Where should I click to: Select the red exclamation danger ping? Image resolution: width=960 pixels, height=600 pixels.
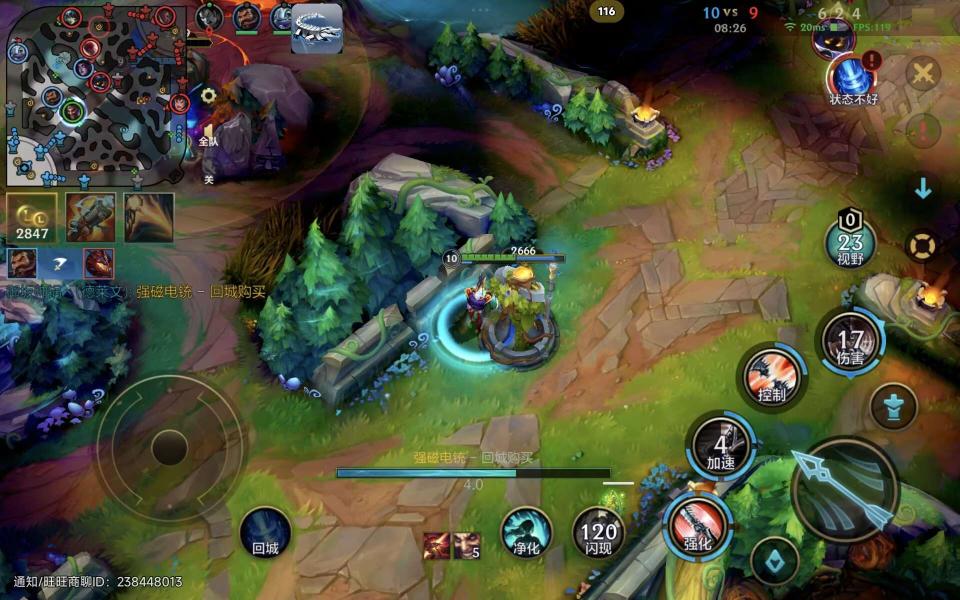(922, 130)
